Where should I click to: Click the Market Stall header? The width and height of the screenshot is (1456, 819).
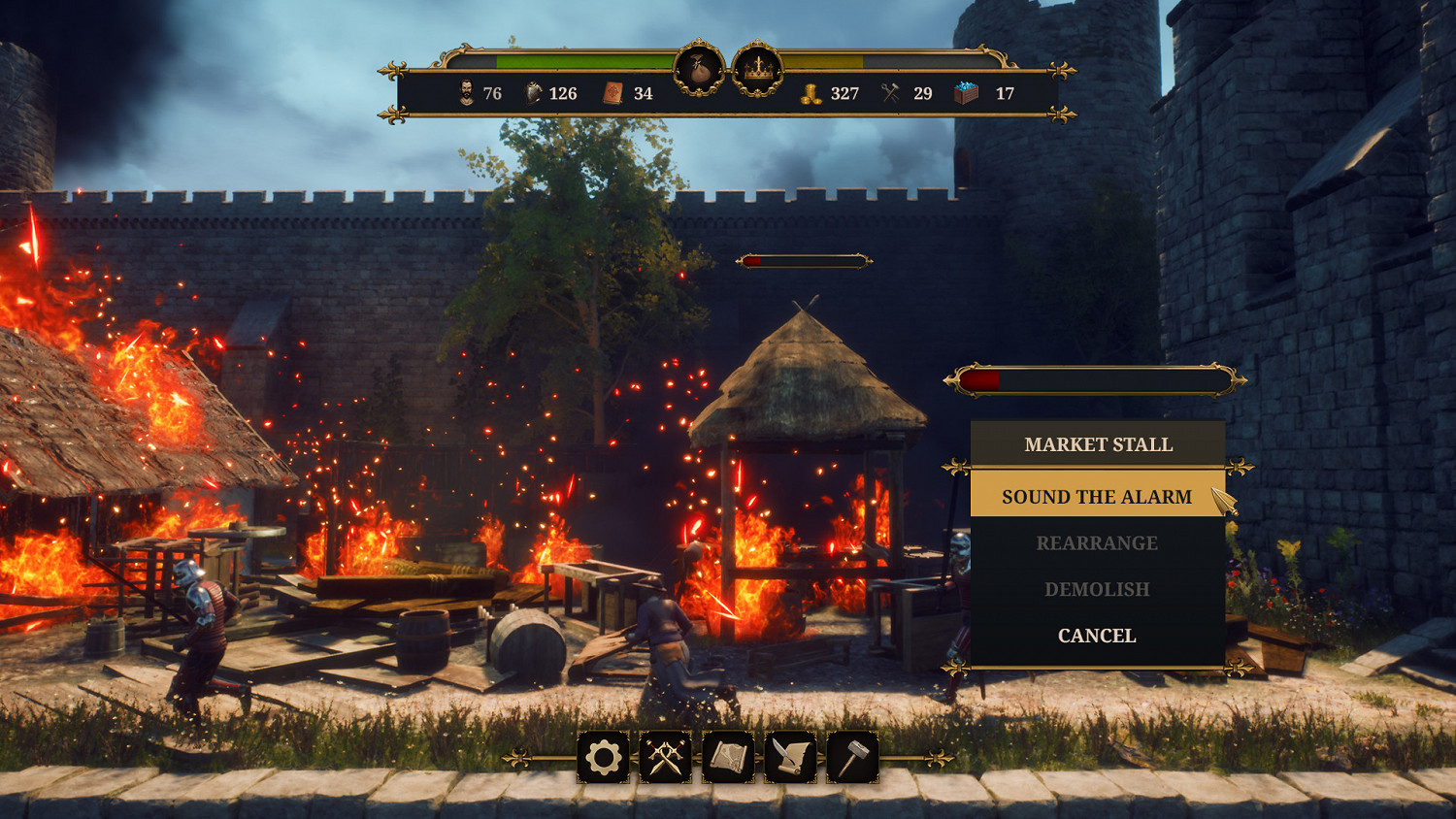[x=1097, y=444]
